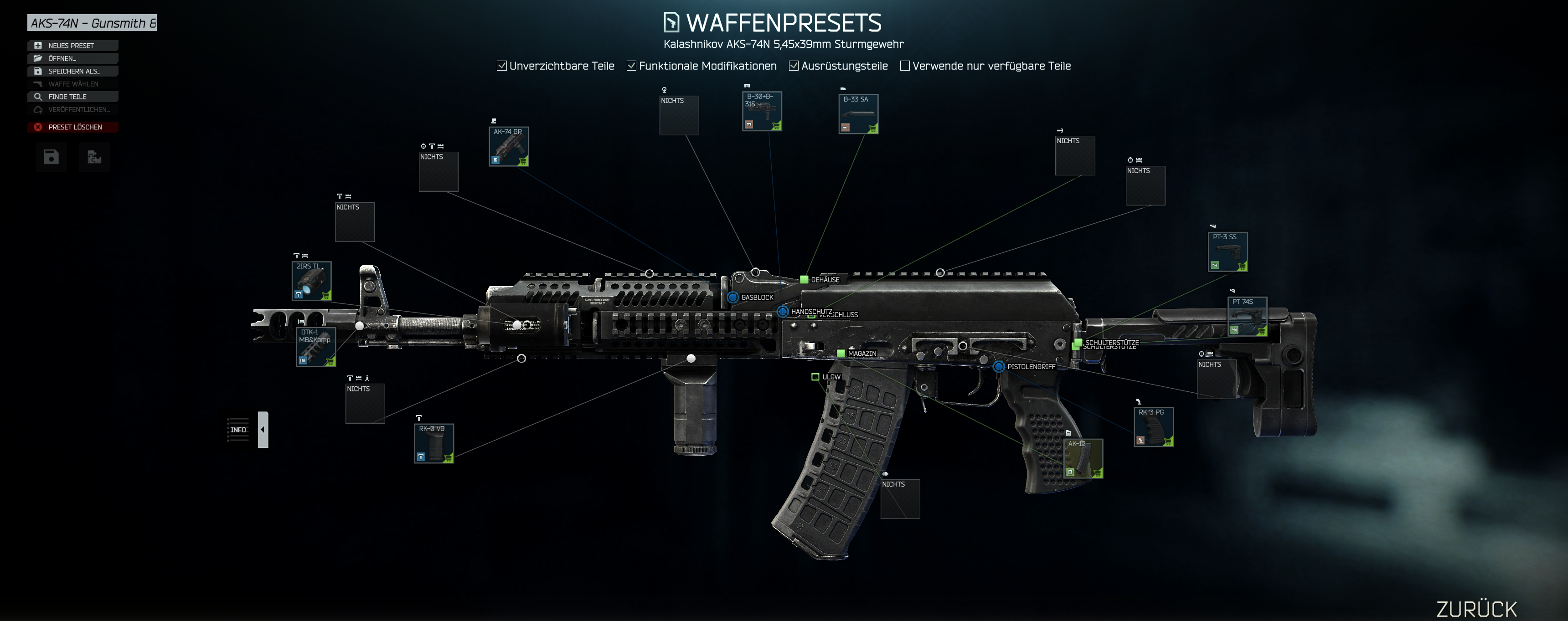This screenshot has height=621, width=1568.
Task: Create a new preset with Neues Preset
Action: click(72, 46)
